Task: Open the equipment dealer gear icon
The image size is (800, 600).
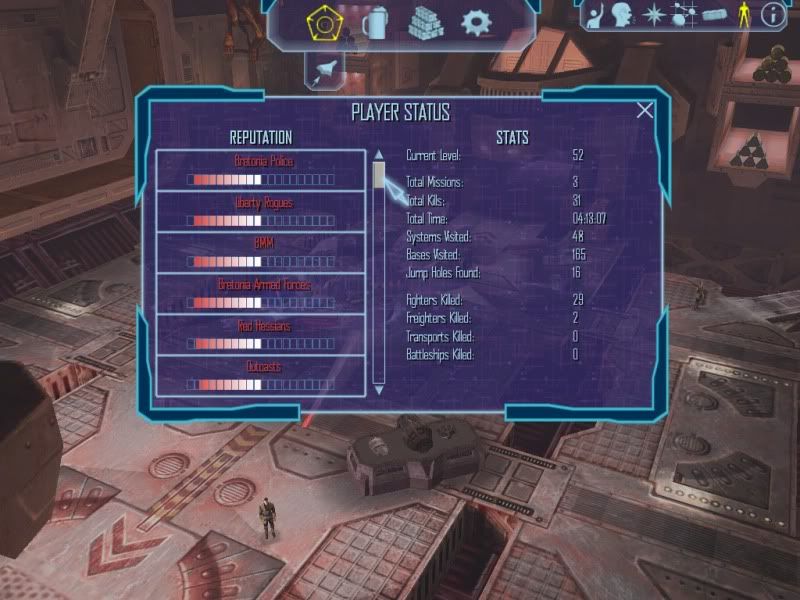Action: (476, 21)
